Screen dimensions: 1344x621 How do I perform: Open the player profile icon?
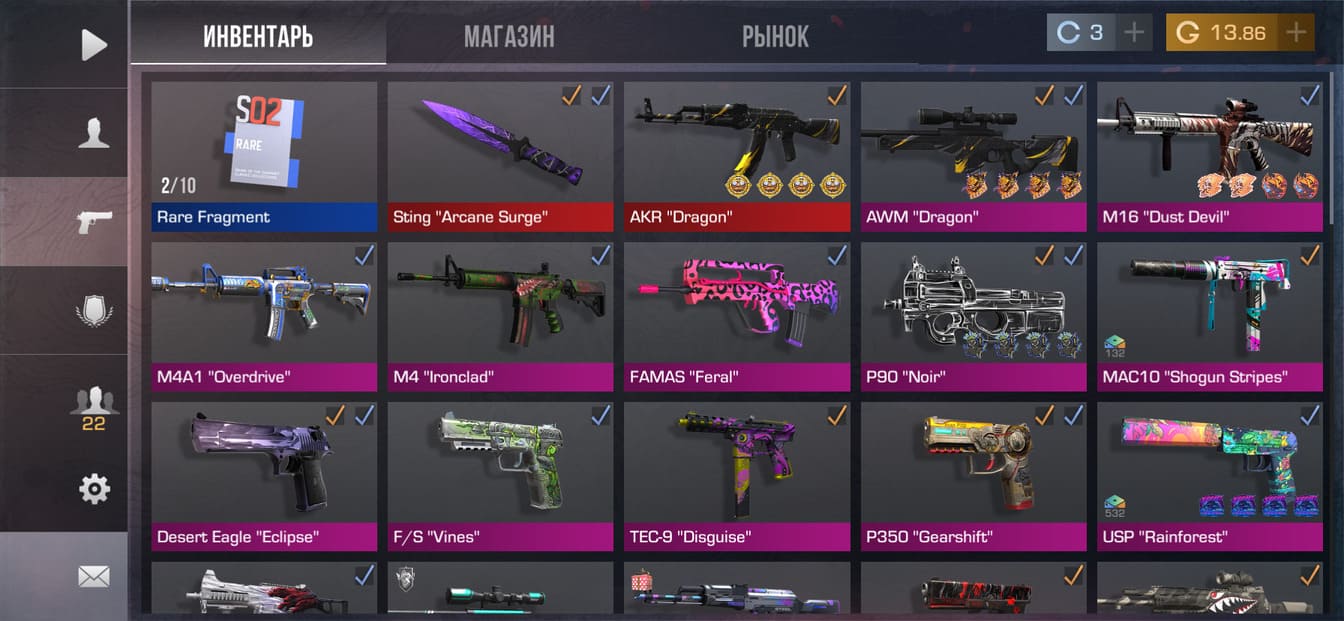pyautogui.click(x=93, y=133)
